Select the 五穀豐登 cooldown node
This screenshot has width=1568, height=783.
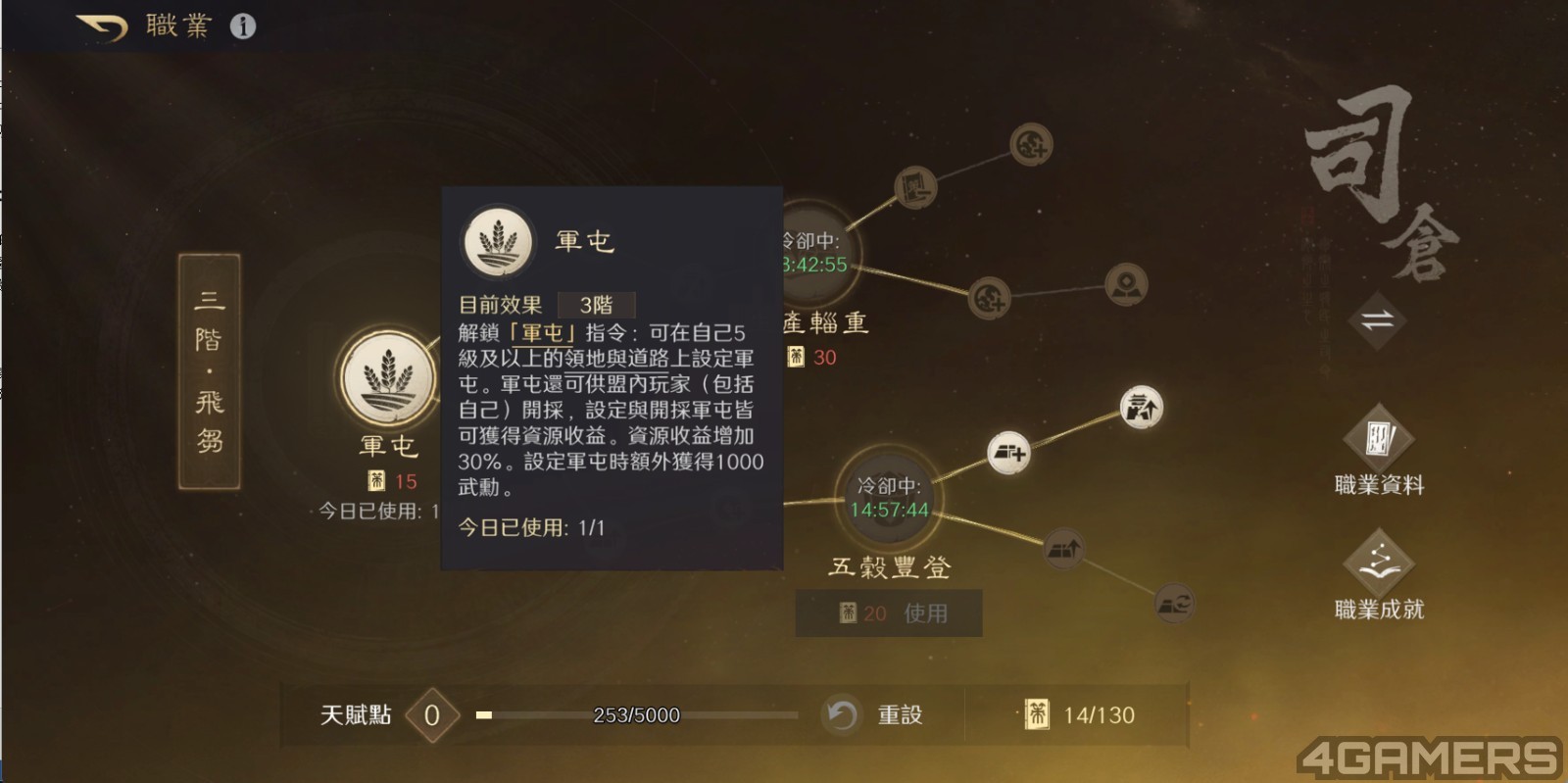pyautogui.click(x=892, y=500)
